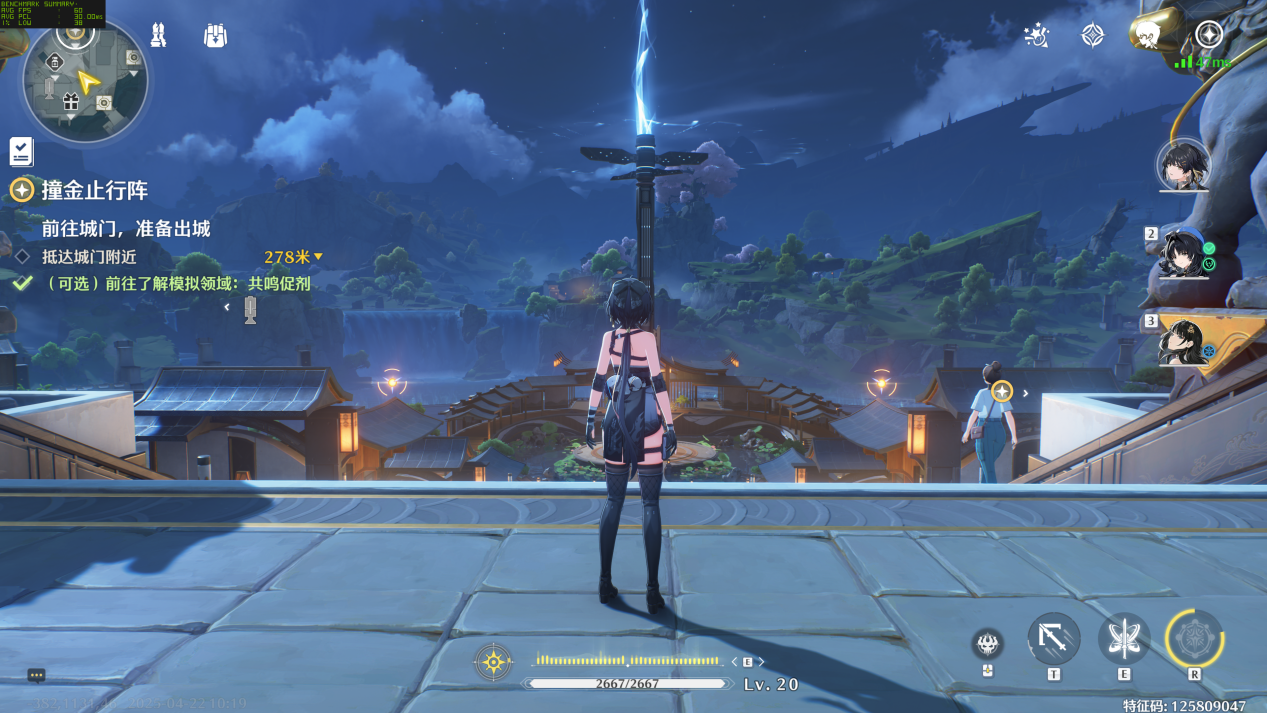
Task: Trigger the Resonance Liberation ultimate icon
Action: [x=1194, y=638]
